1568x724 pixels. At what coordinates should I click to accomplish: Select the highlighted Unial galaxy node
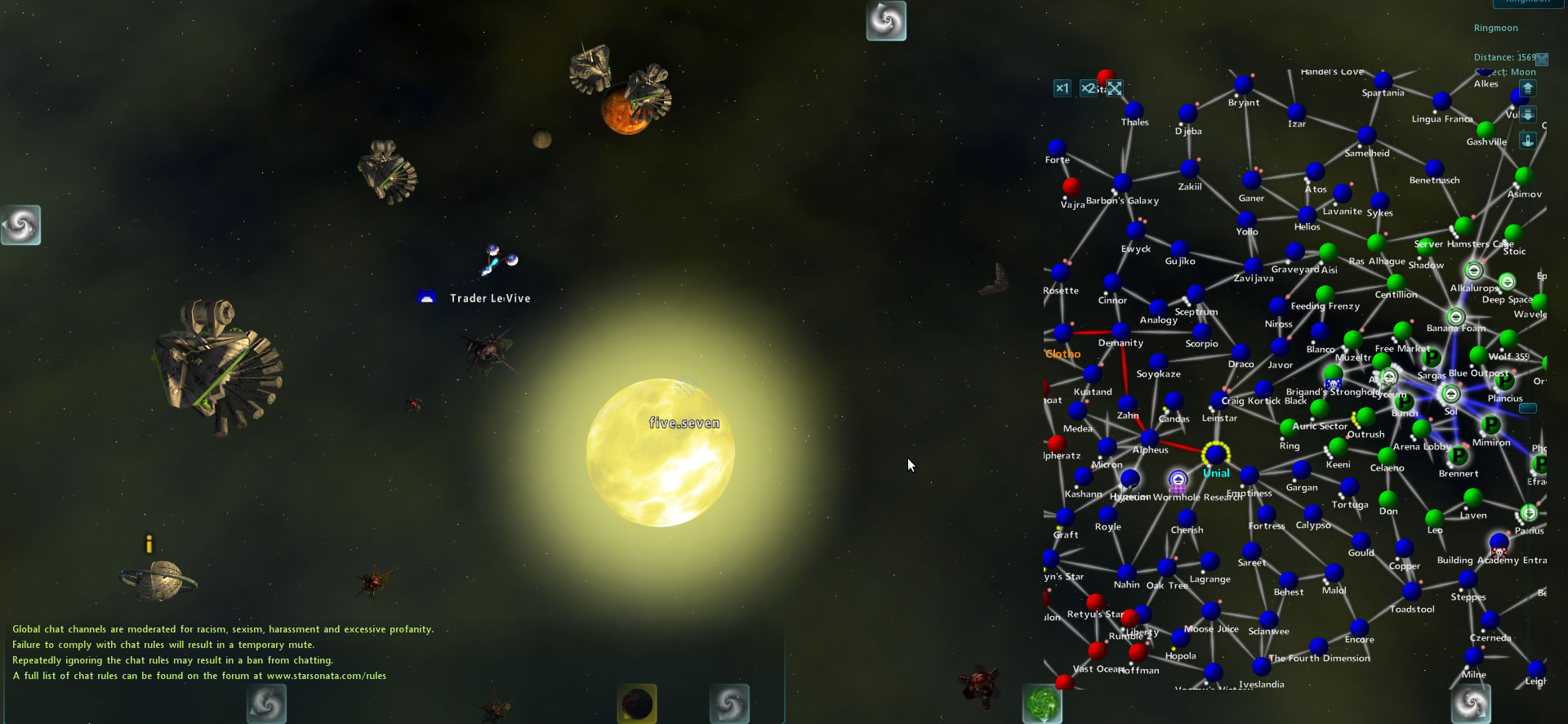1216,454
